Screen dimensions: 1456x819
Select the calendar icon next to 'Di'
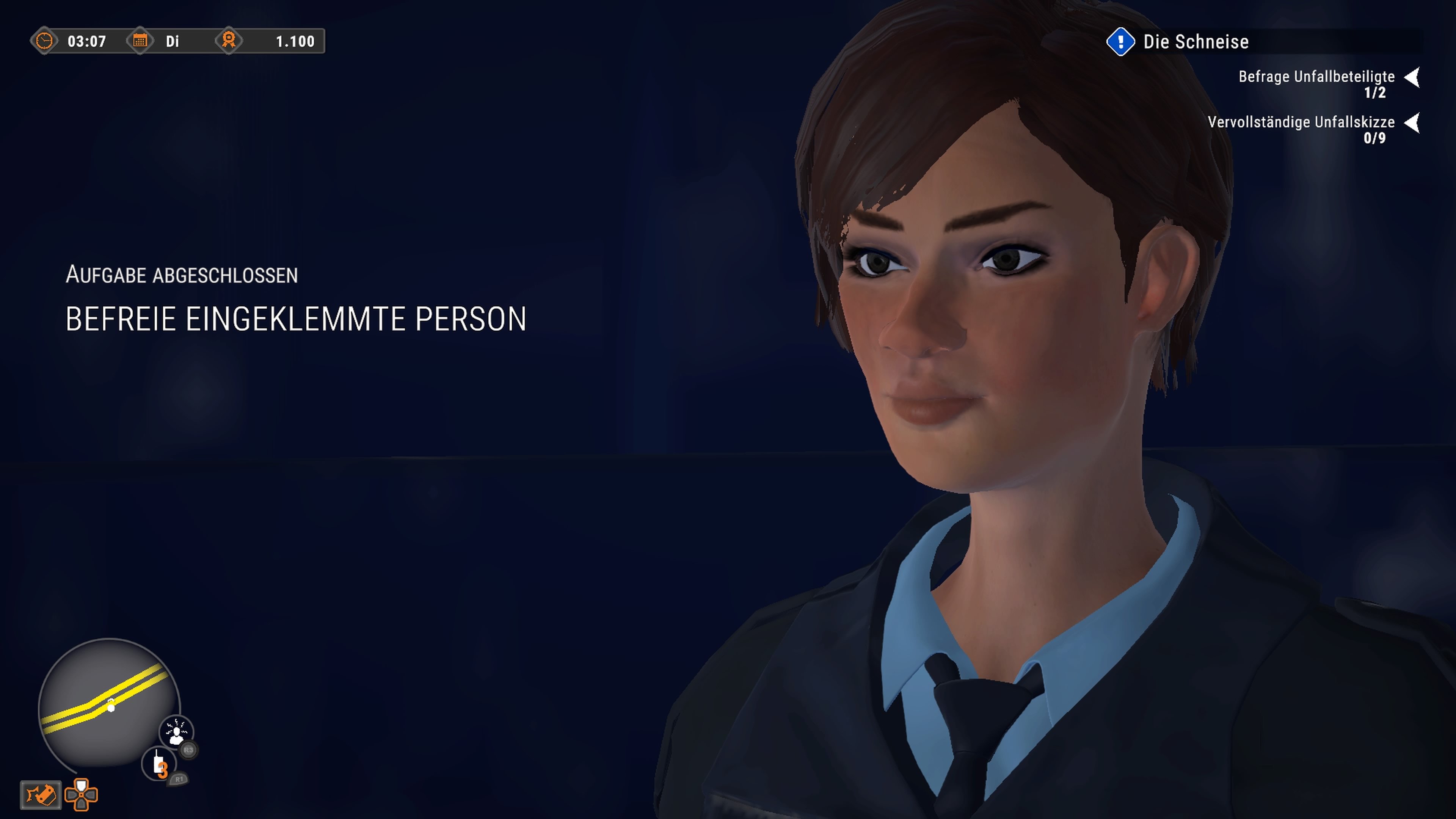tap(140, 41)
